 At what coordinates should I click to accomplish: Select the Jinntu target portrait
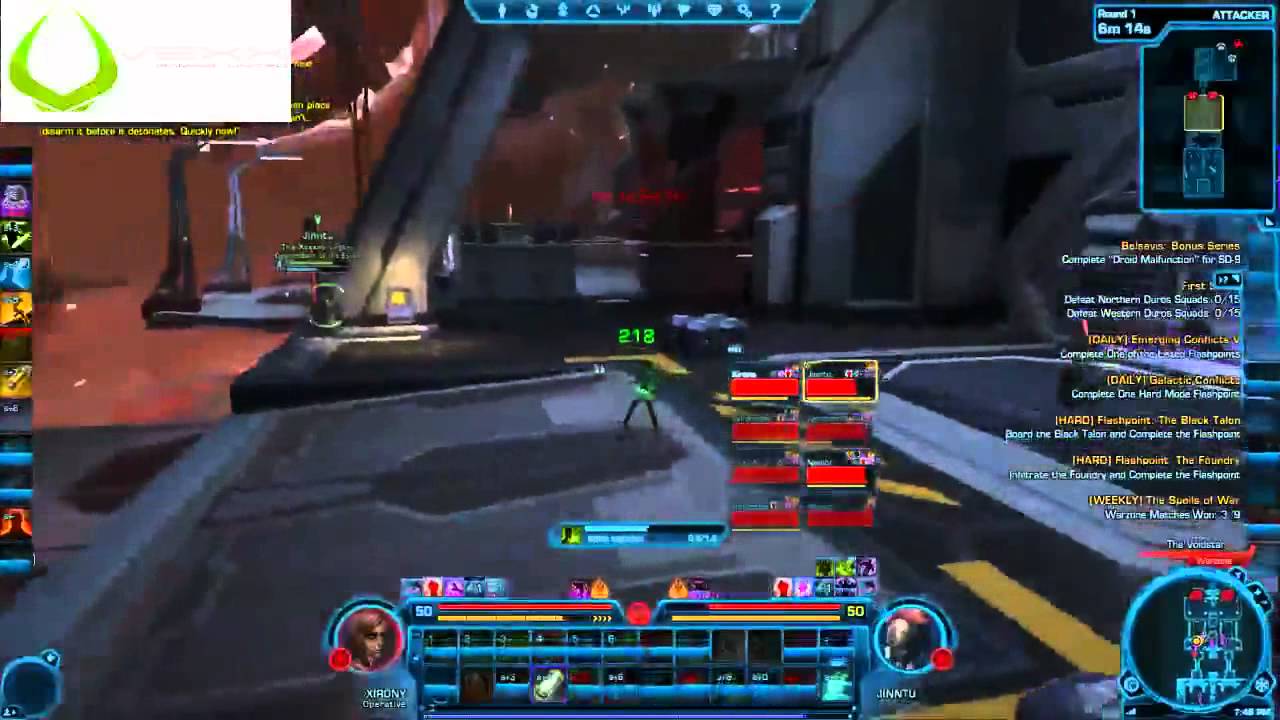tap(908, 638)
